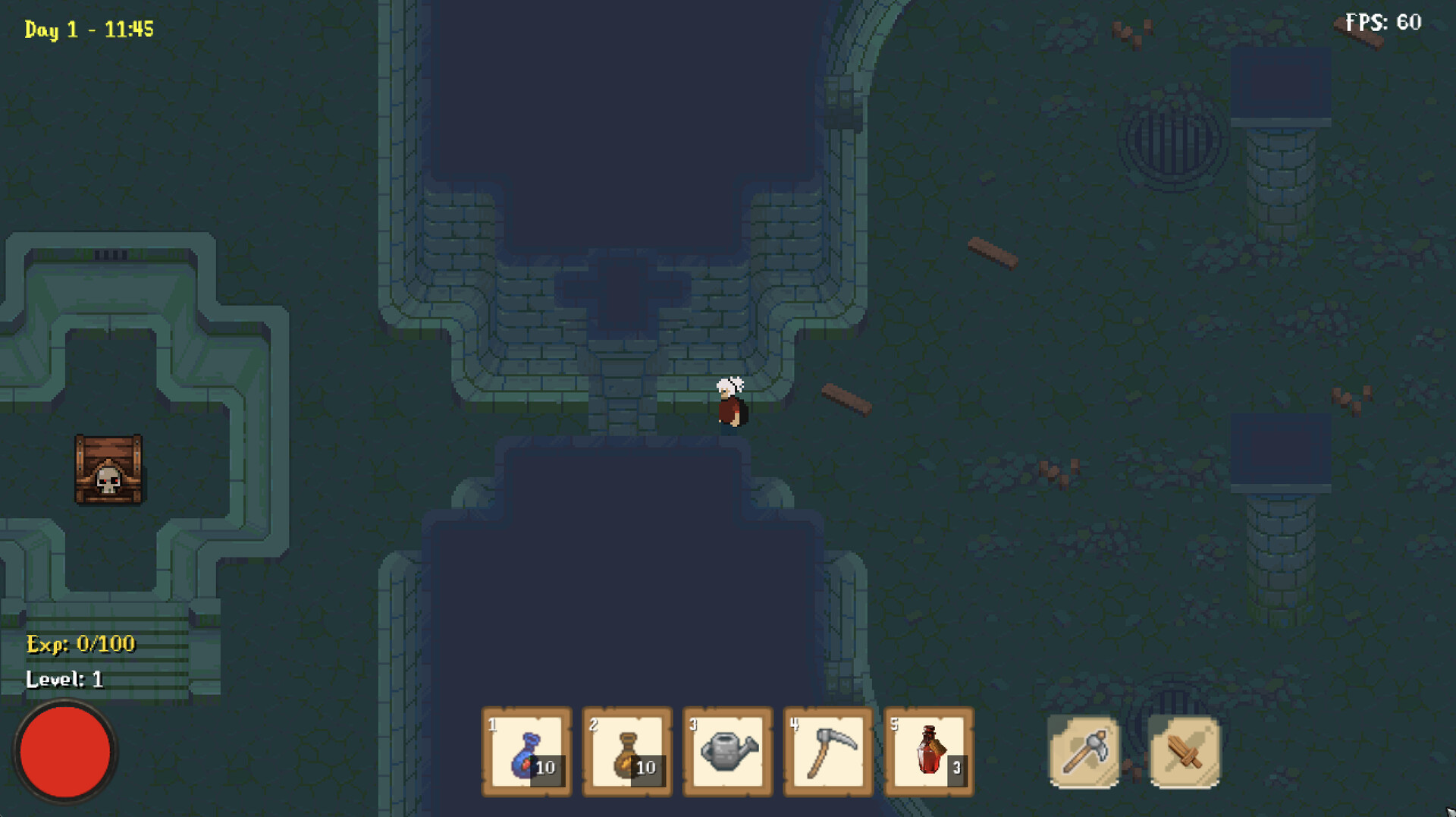Open the crafting hammer parchment icon
1456x817 pixels.
coord(1083,752)
